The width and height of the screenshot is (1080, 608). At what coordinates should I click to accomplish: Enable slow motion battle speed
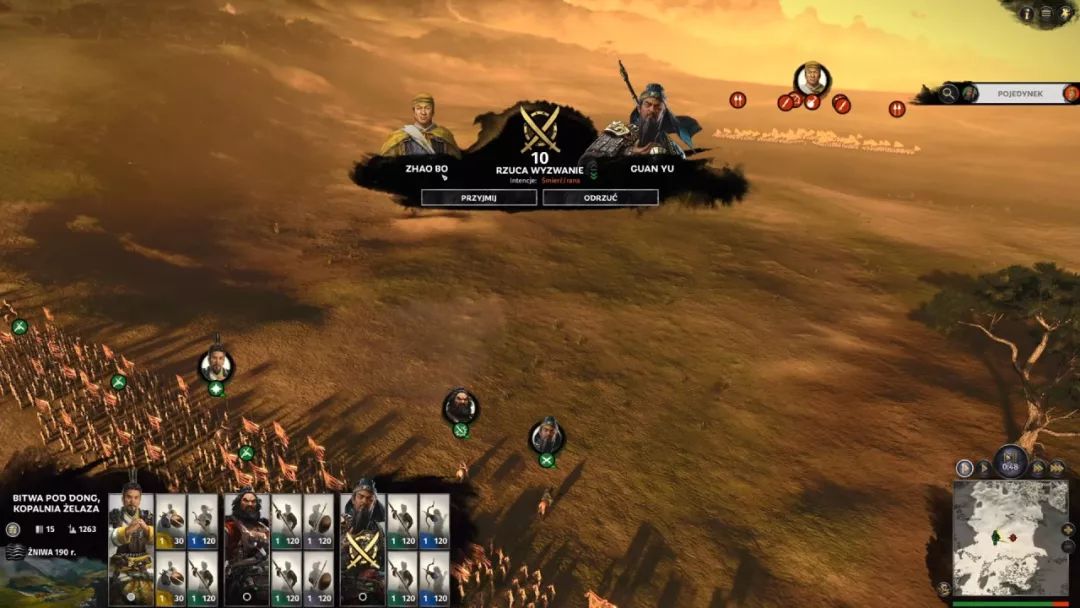click(x=964, y=468)
